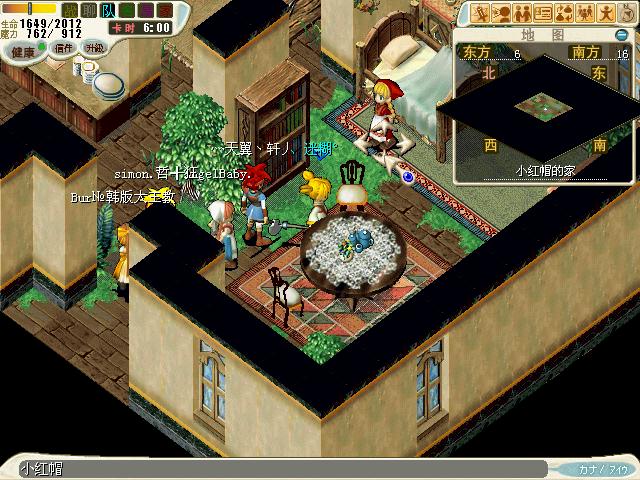Screen dimensions: 640x480
Task: Open the 信件 mail button
Action: (63, 47)
